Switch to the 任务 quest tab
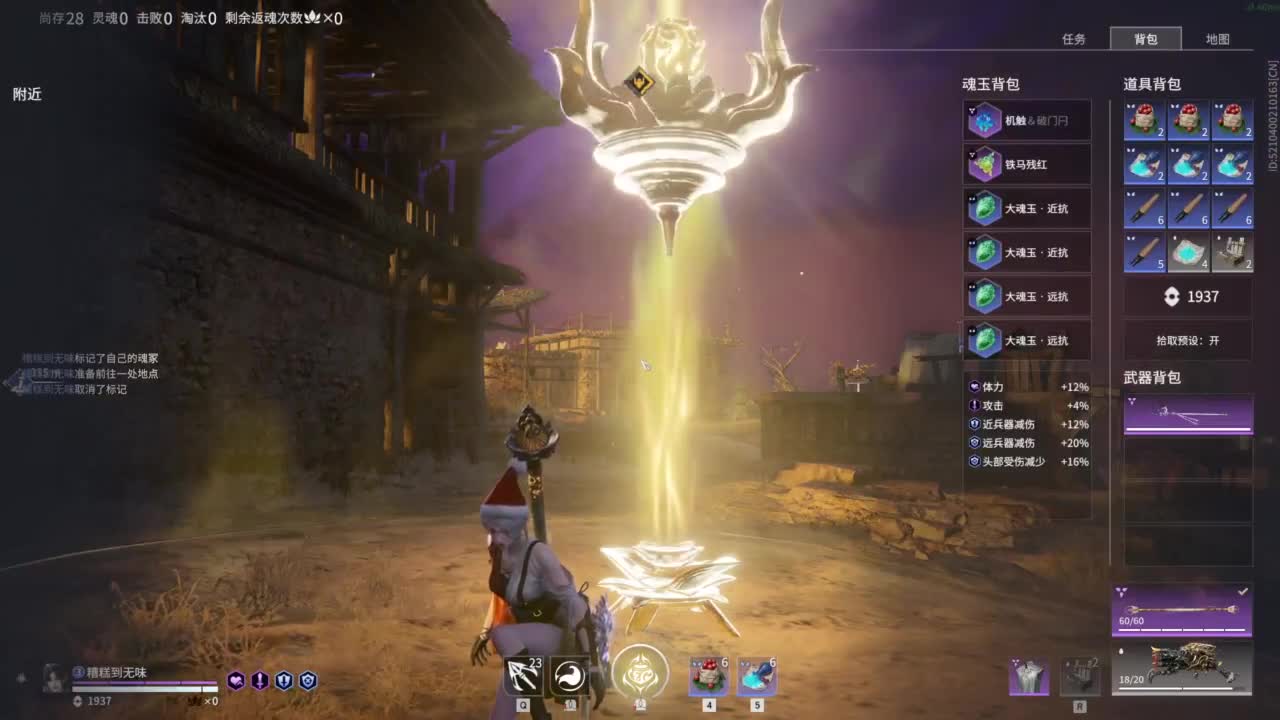This screenshot has width=1280, height=720. (1074, 39)
